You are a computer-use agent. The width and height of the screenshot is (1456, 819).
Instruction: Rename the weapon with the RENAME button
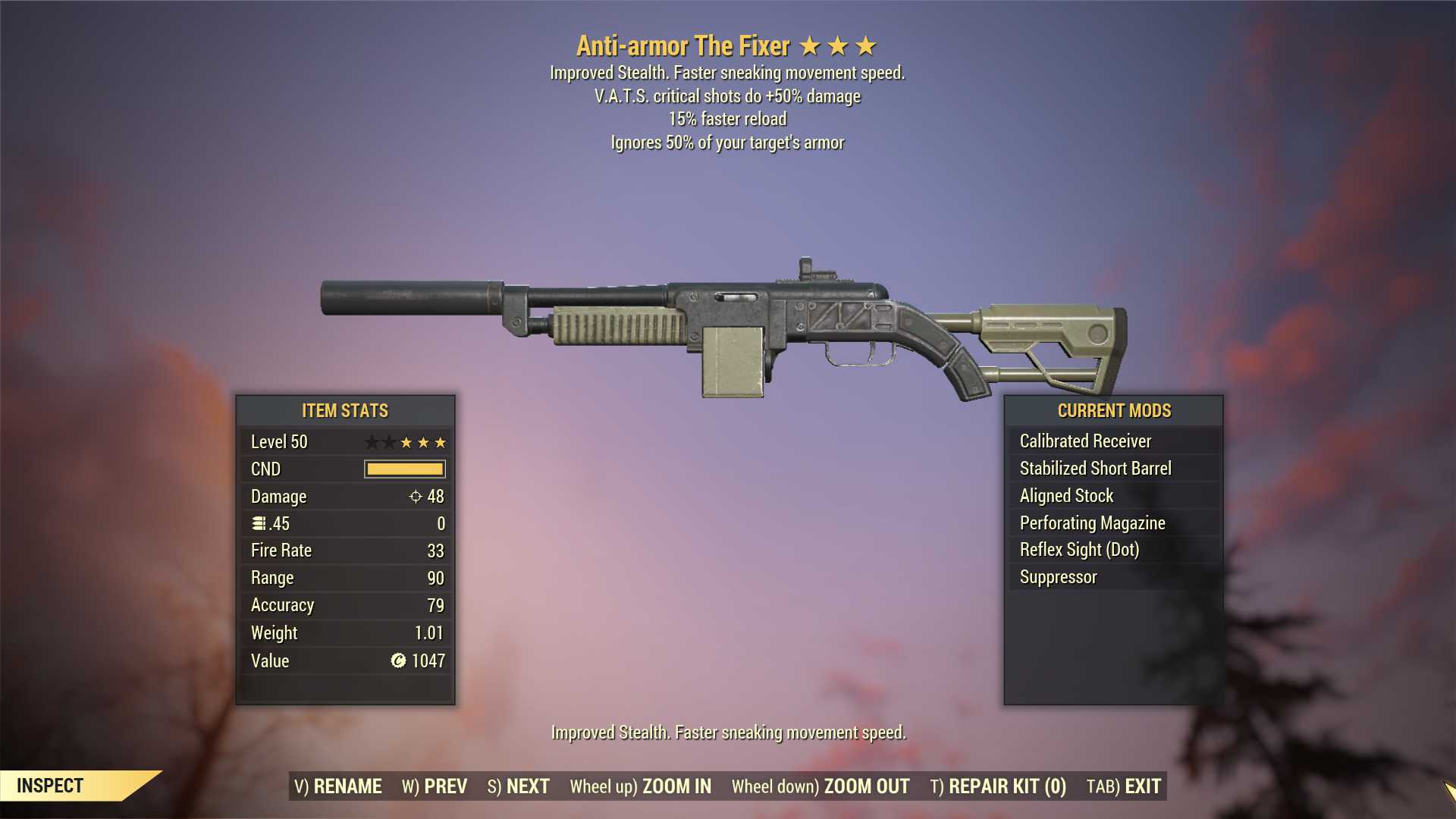338,786
